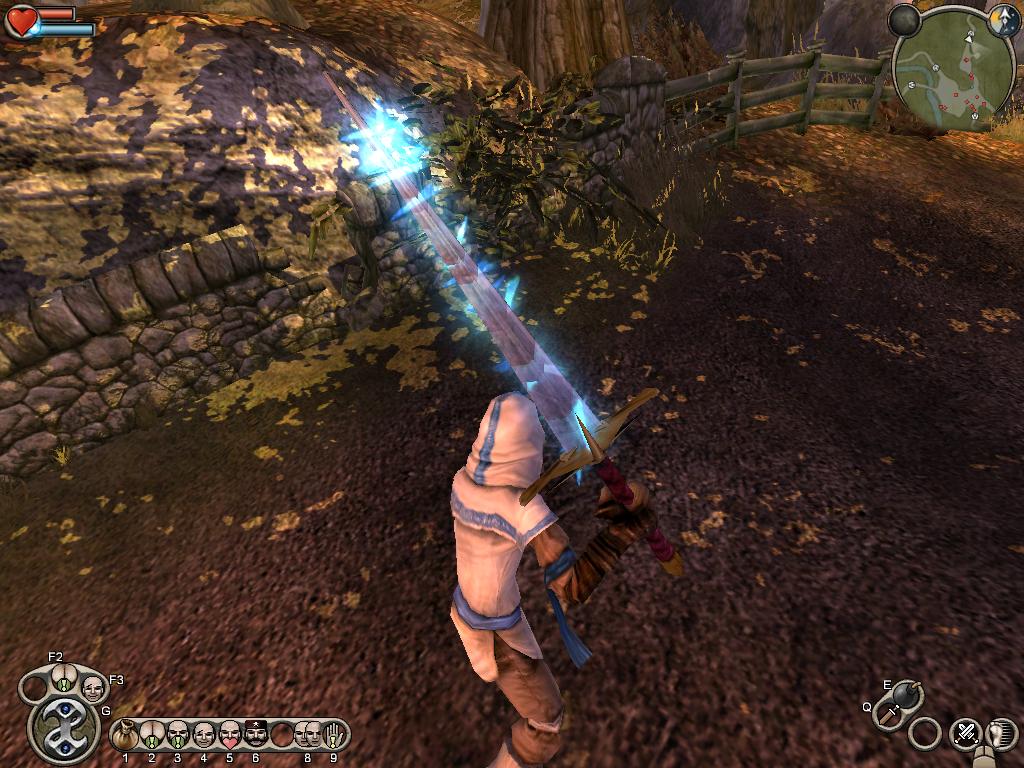
Task: Use the face with pink heart expression
Action: [230, 735]
